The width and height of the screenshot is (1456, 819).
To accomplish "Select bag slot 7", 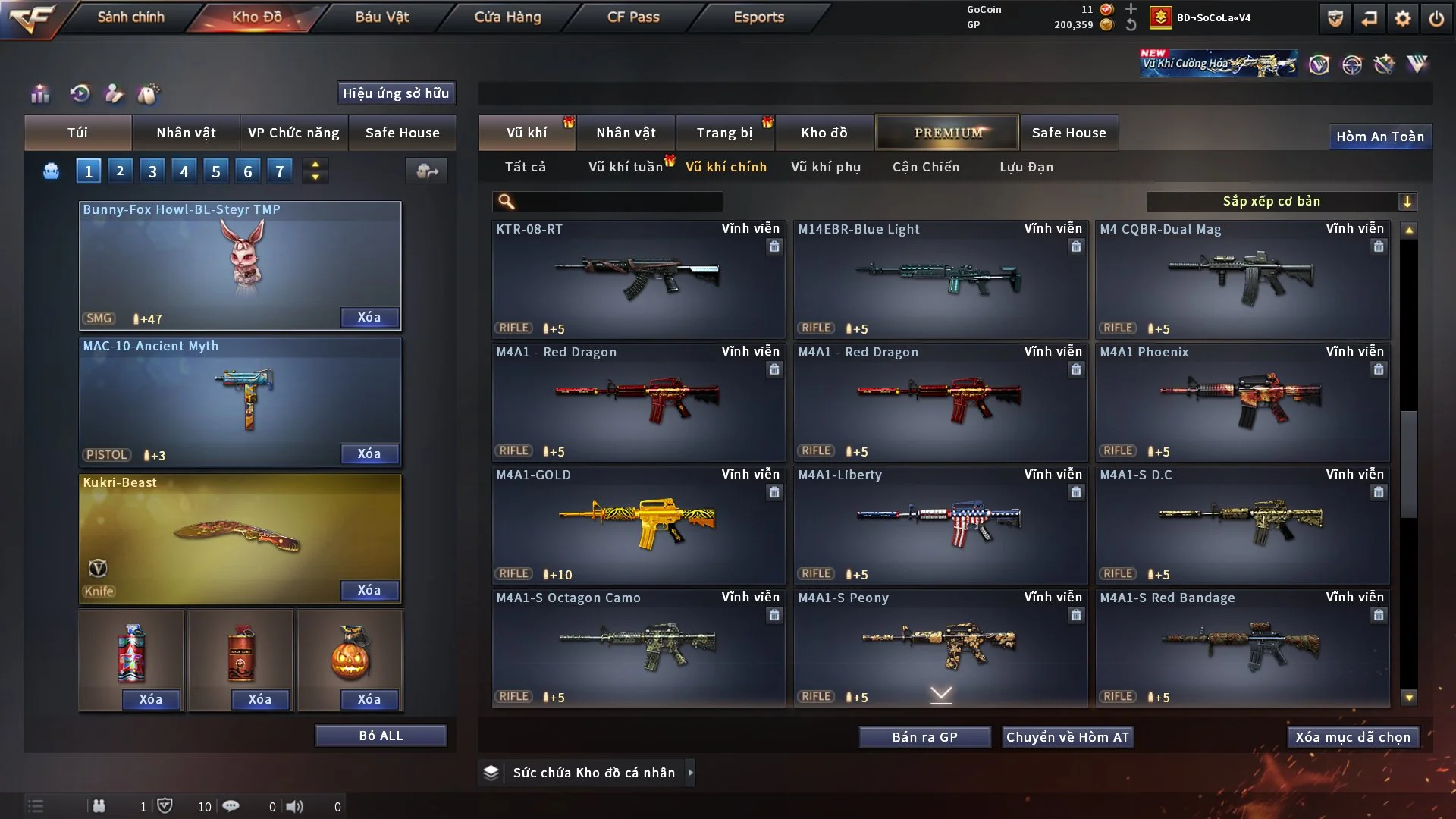I will click(280, 171).
